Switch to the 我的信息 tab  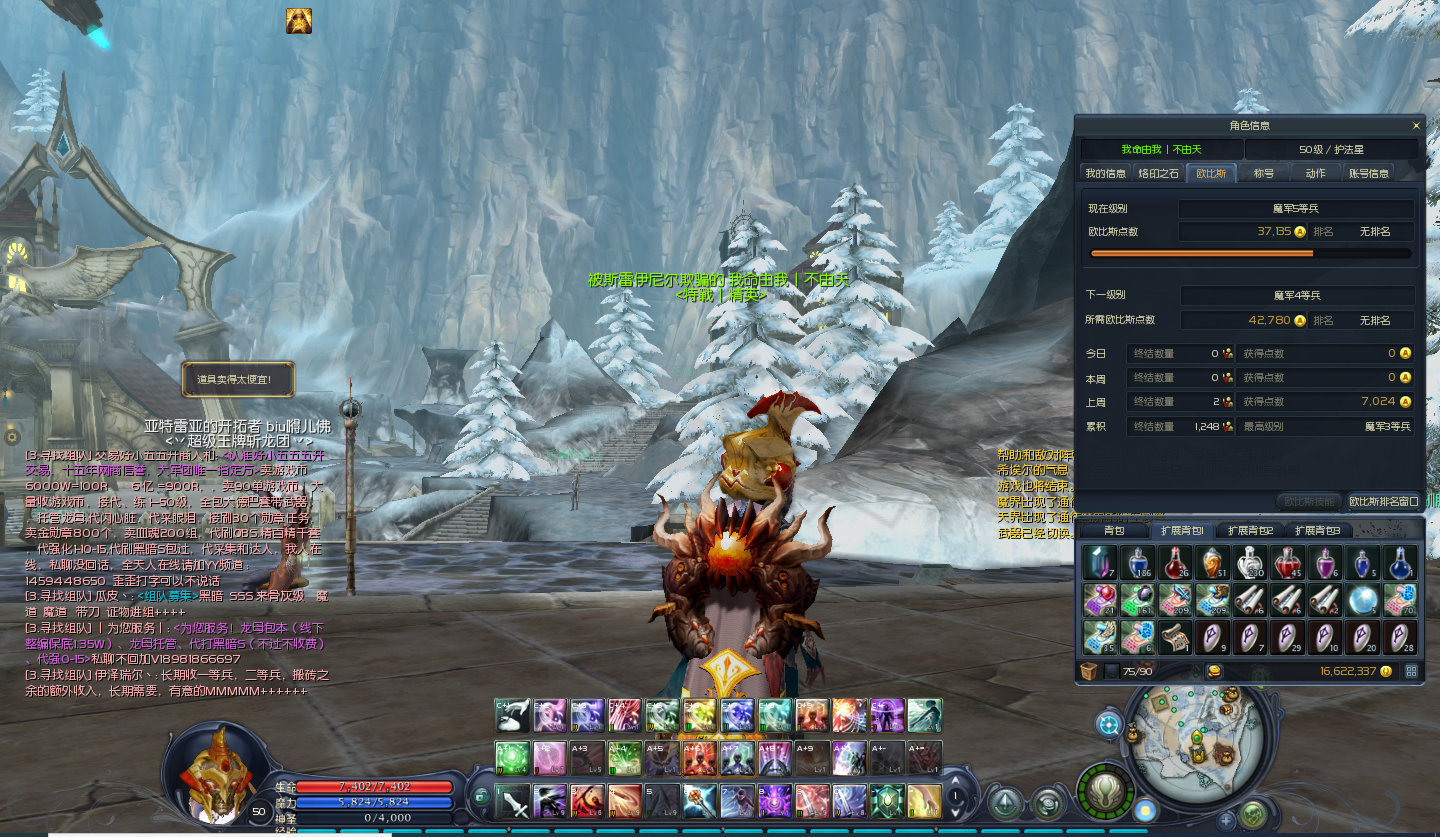point(1105,173)
